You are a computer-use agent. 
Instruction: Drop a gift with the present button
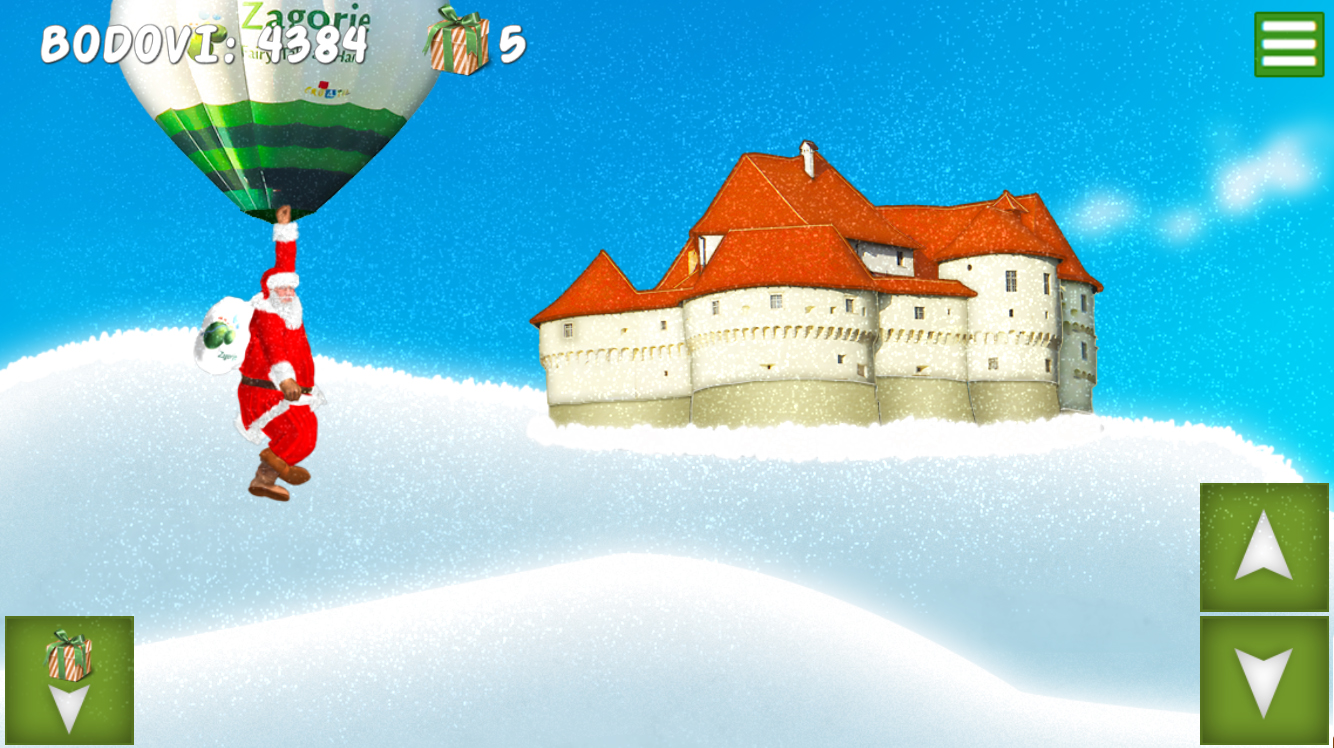pos(69,680)
